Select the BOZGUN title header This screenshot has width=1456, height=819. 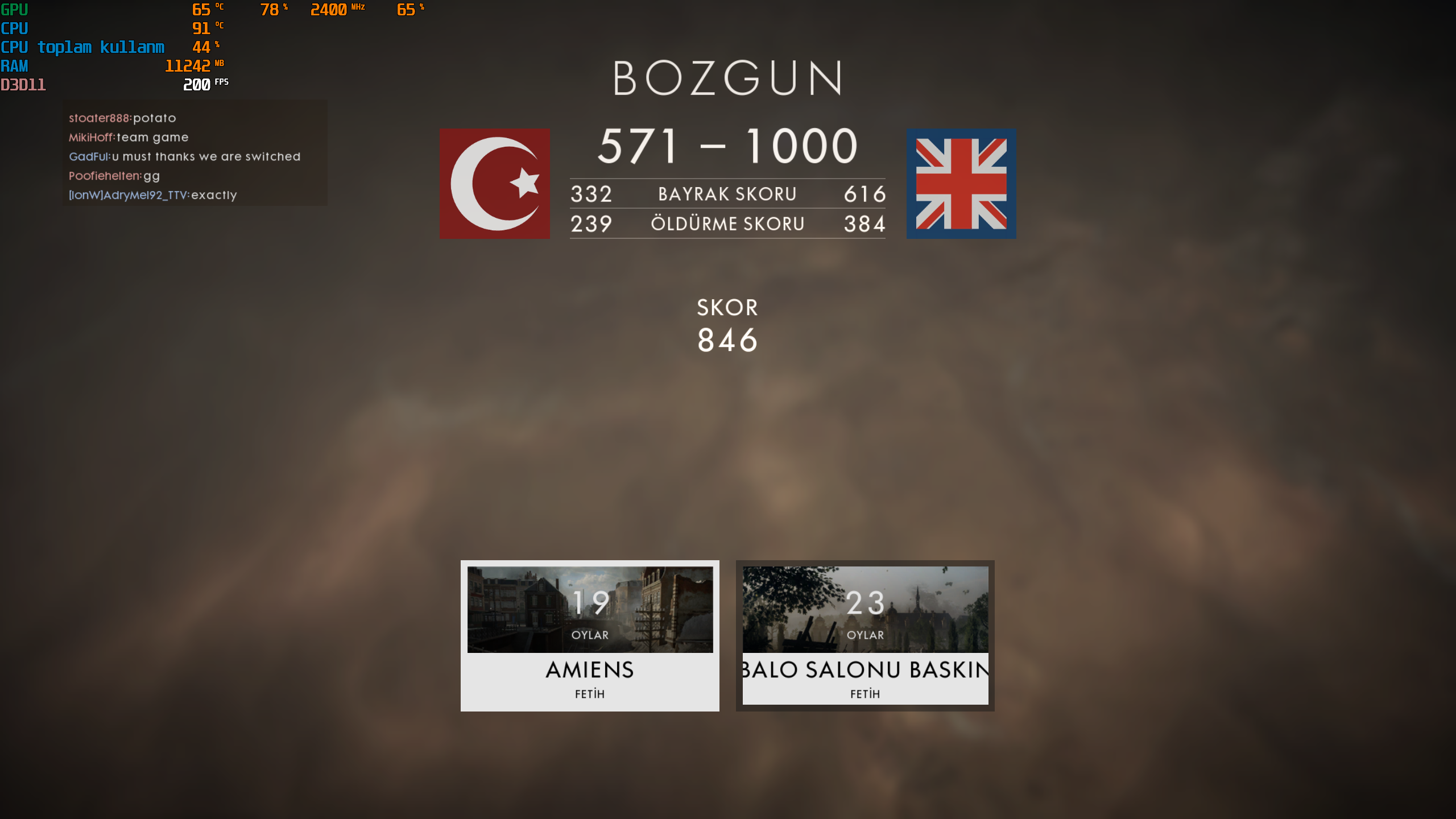point(727,77)
